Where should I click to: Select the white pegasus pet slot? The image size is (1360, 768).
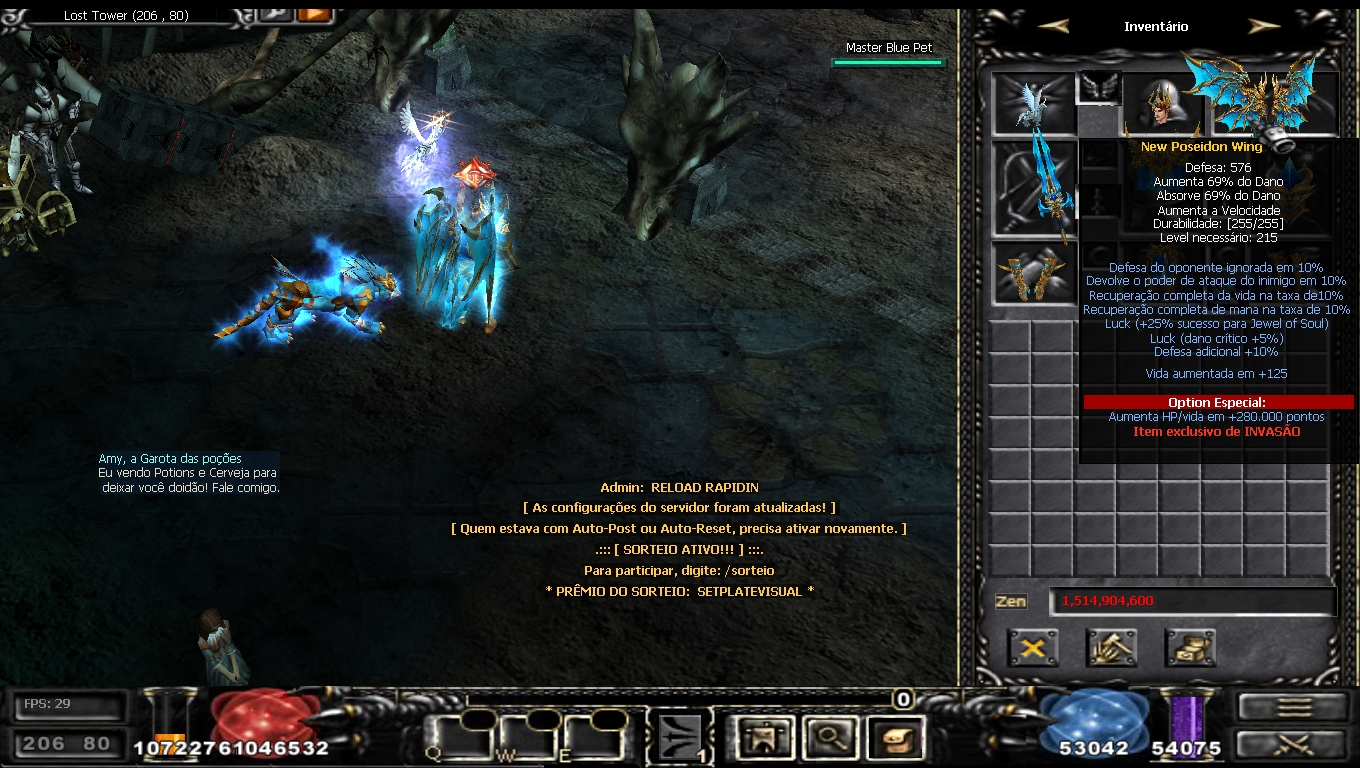coord(1033,103)
